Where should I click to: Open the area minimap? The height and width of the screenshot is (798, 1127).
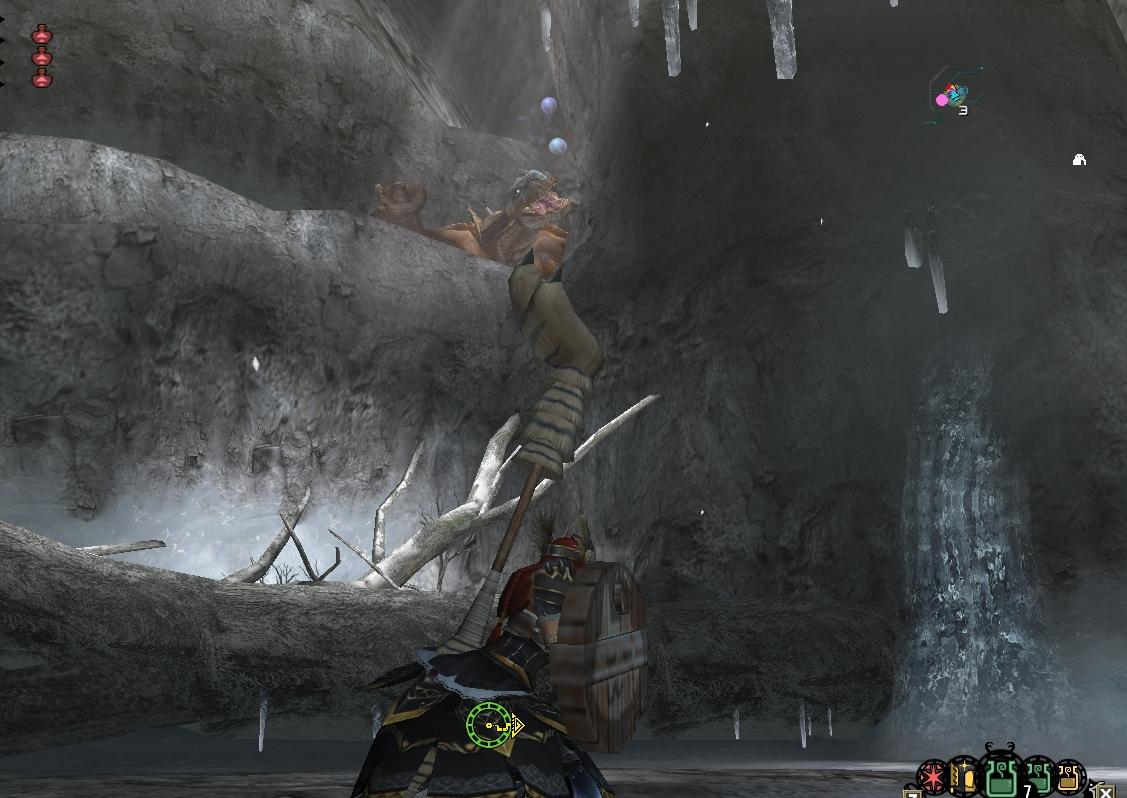tap(951, 97)
